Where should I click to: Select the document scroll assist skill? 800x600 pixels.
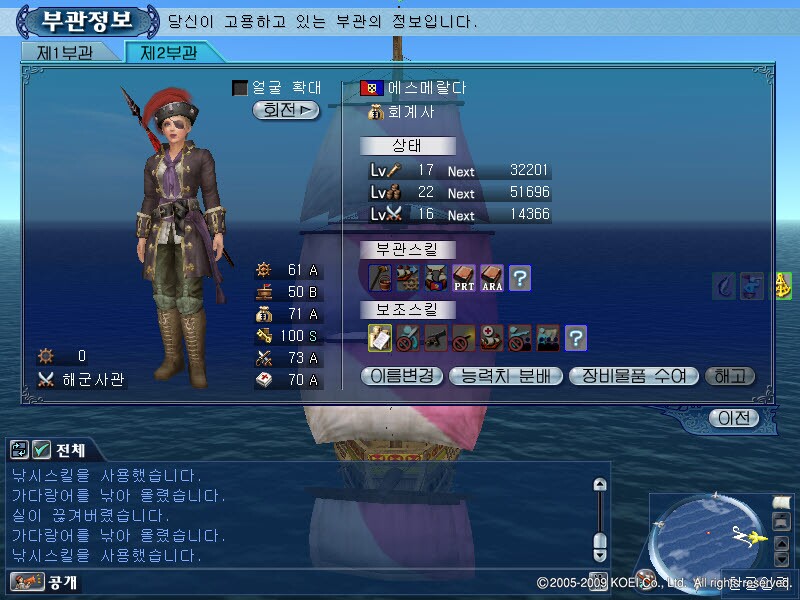click(380, 338)
